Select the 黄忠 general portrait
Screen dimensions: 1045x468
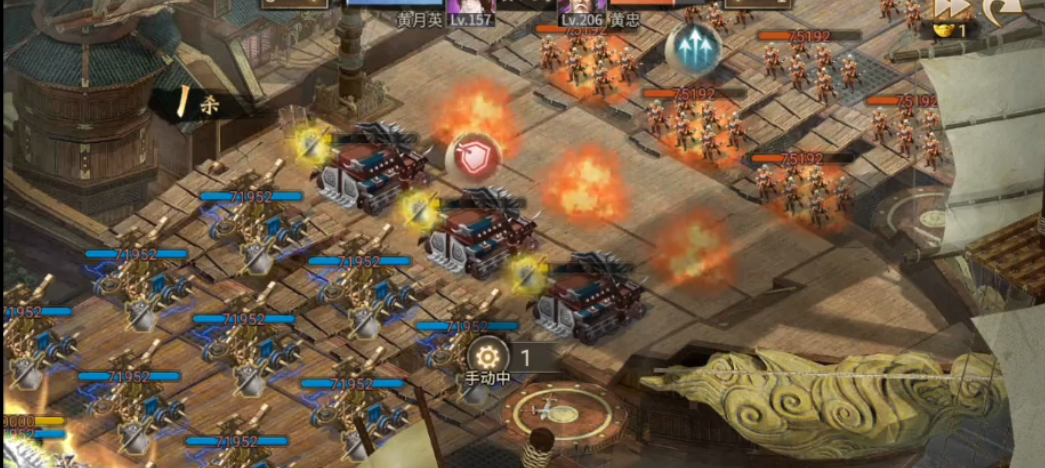click(x=583, y=5)
